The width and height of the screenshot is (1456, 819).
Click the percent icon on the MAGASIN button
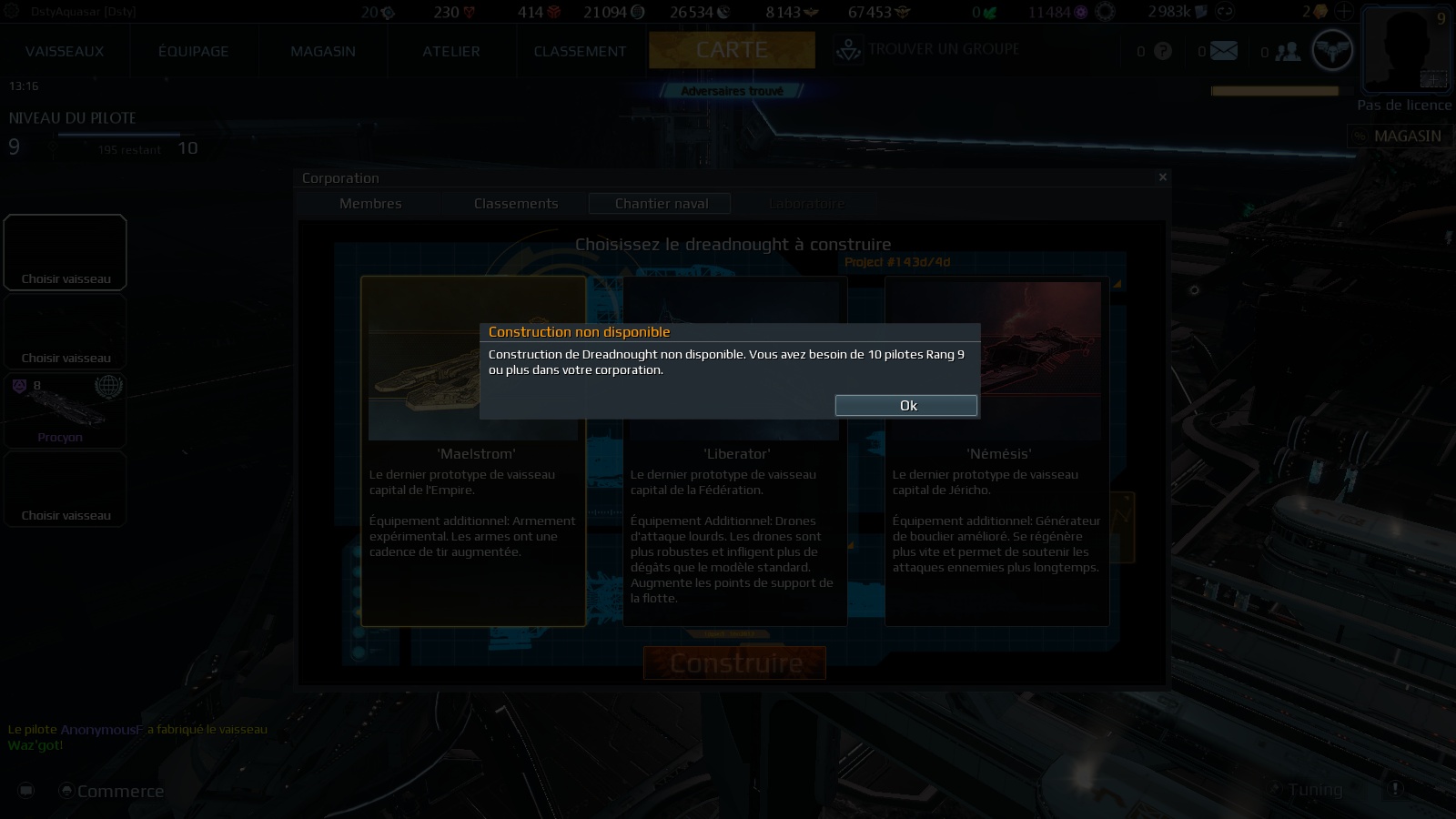coord(1360,136)
